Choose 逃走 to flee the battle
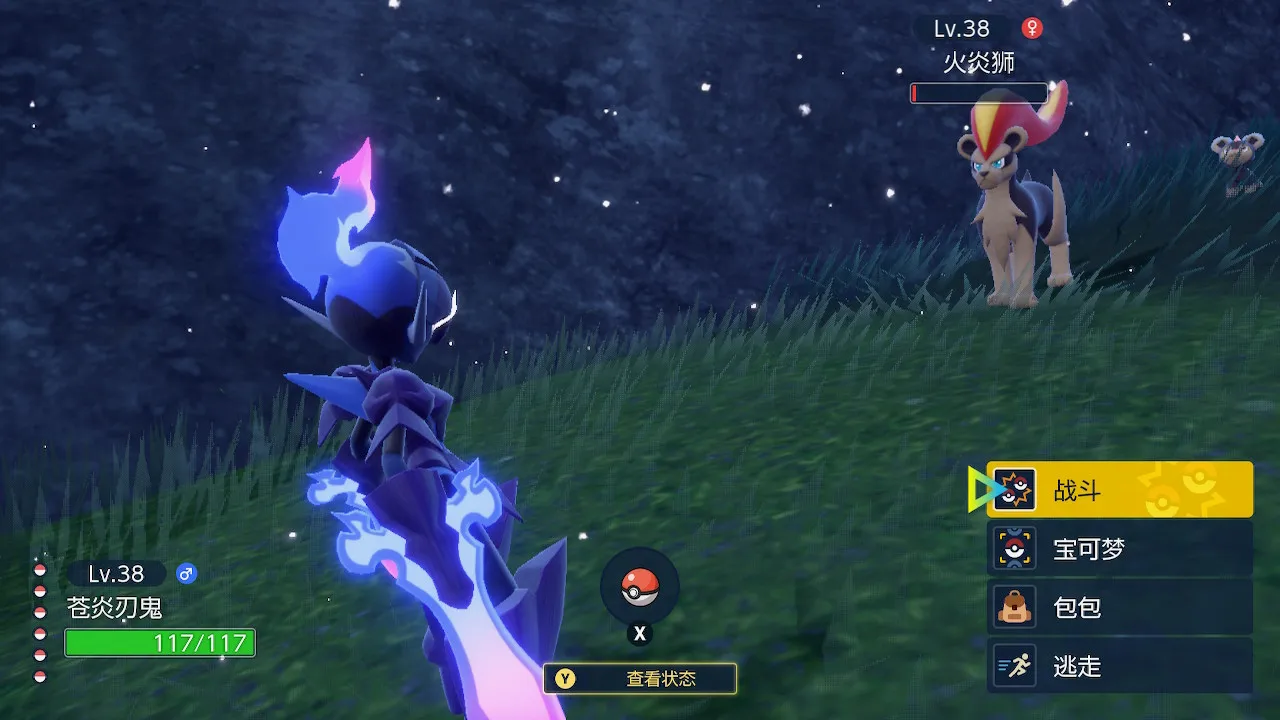This screenshot has height=720, width=1280. (x=1119, y=666)
